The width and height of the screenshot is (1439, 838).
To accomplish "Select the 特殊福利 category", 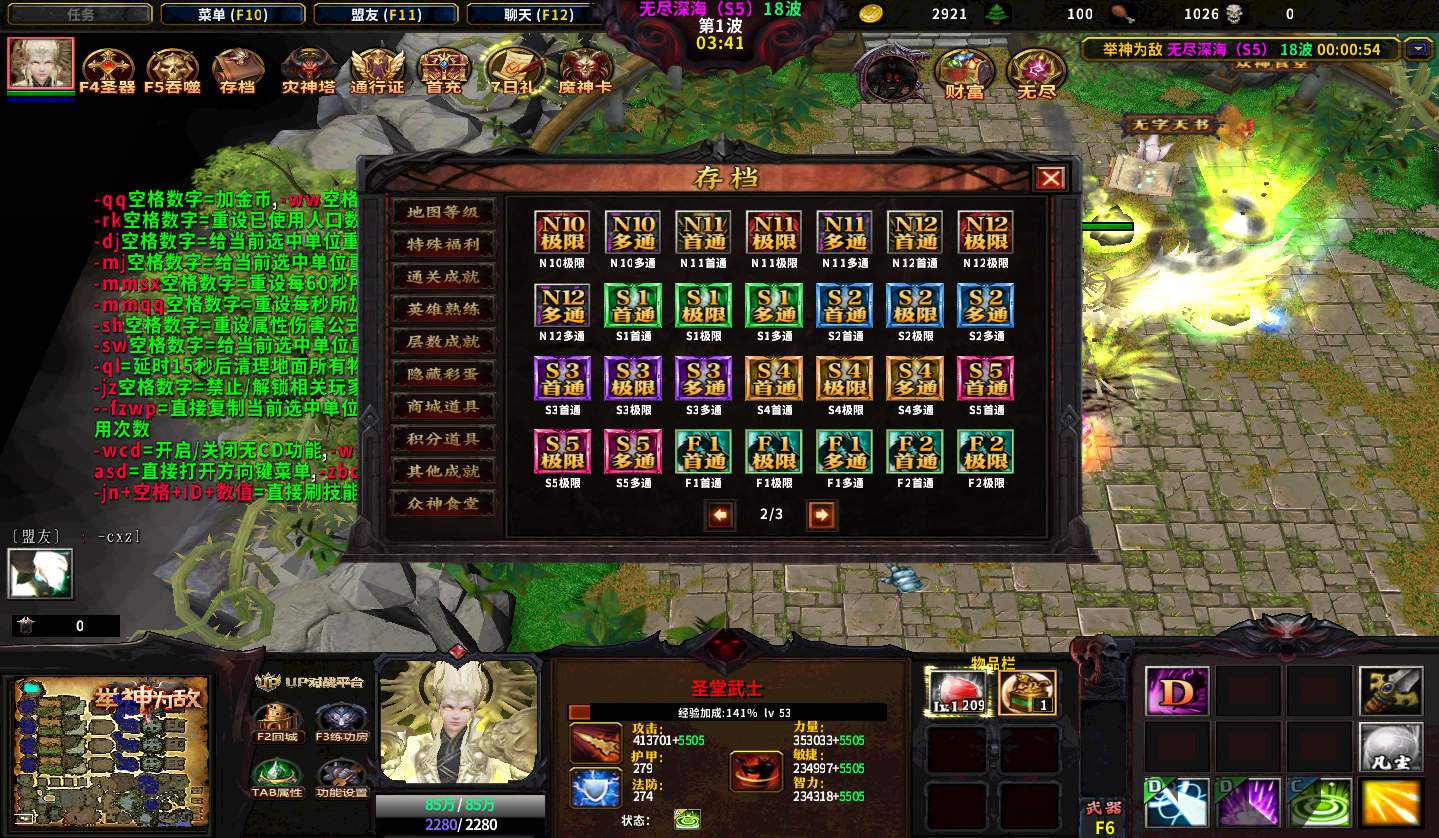I will coord(442,244).
